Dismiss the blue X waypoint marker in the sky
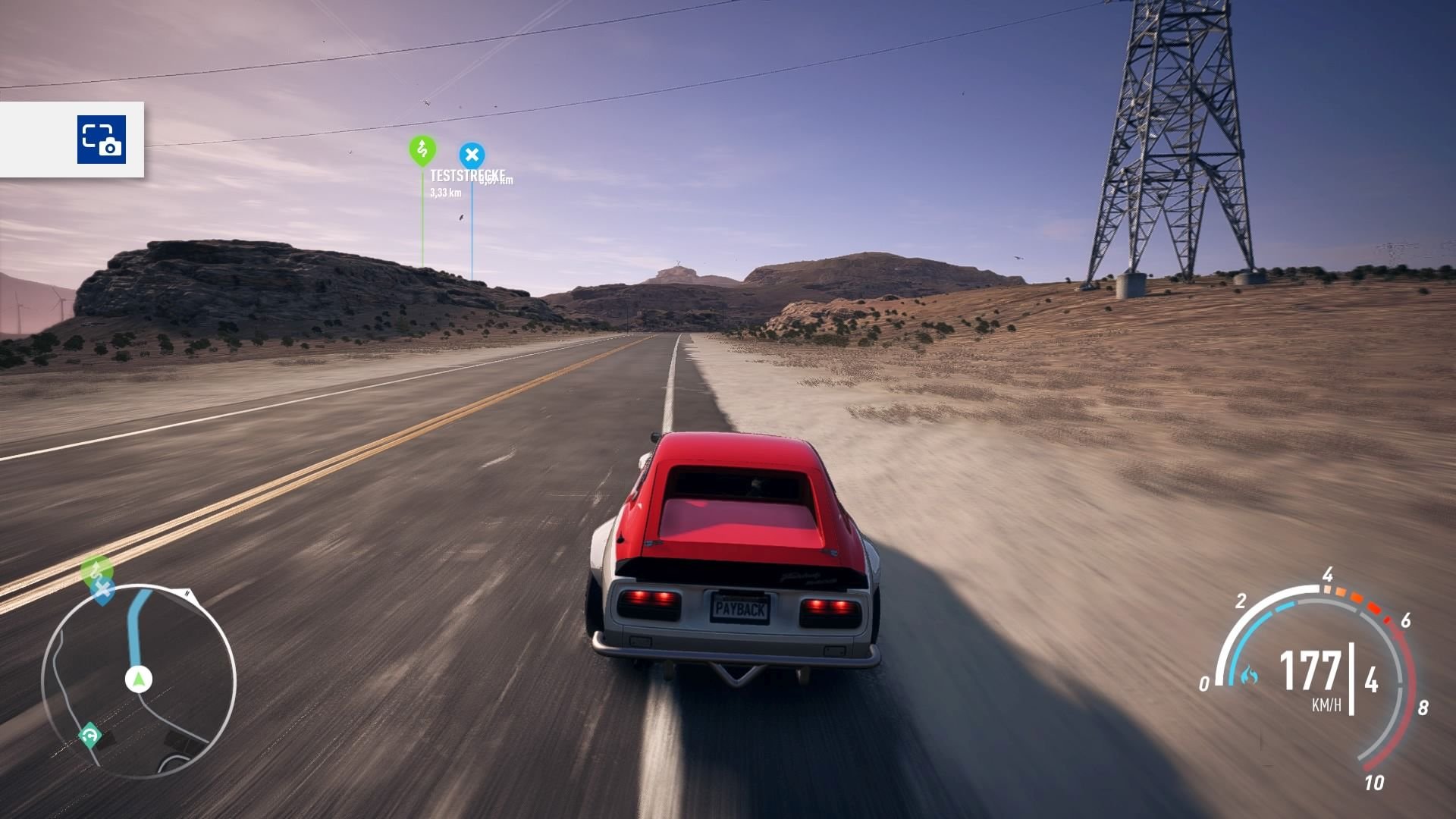Image resolution: width=1456 pixels, height=819 pixels. [473, 154]
